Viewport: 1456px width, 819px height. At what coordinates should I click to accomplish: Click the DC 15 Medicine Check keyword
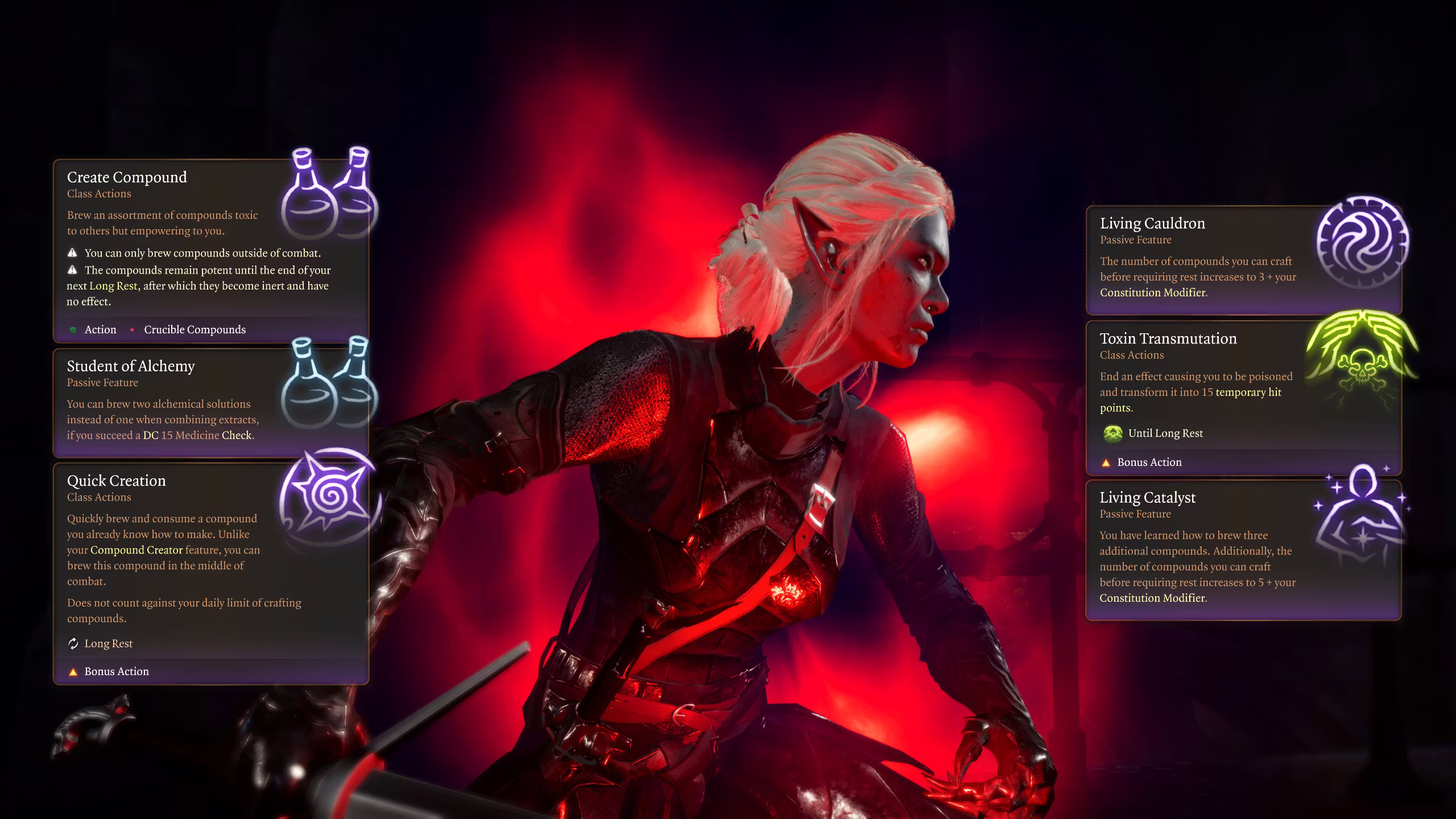tap(197, 436)
